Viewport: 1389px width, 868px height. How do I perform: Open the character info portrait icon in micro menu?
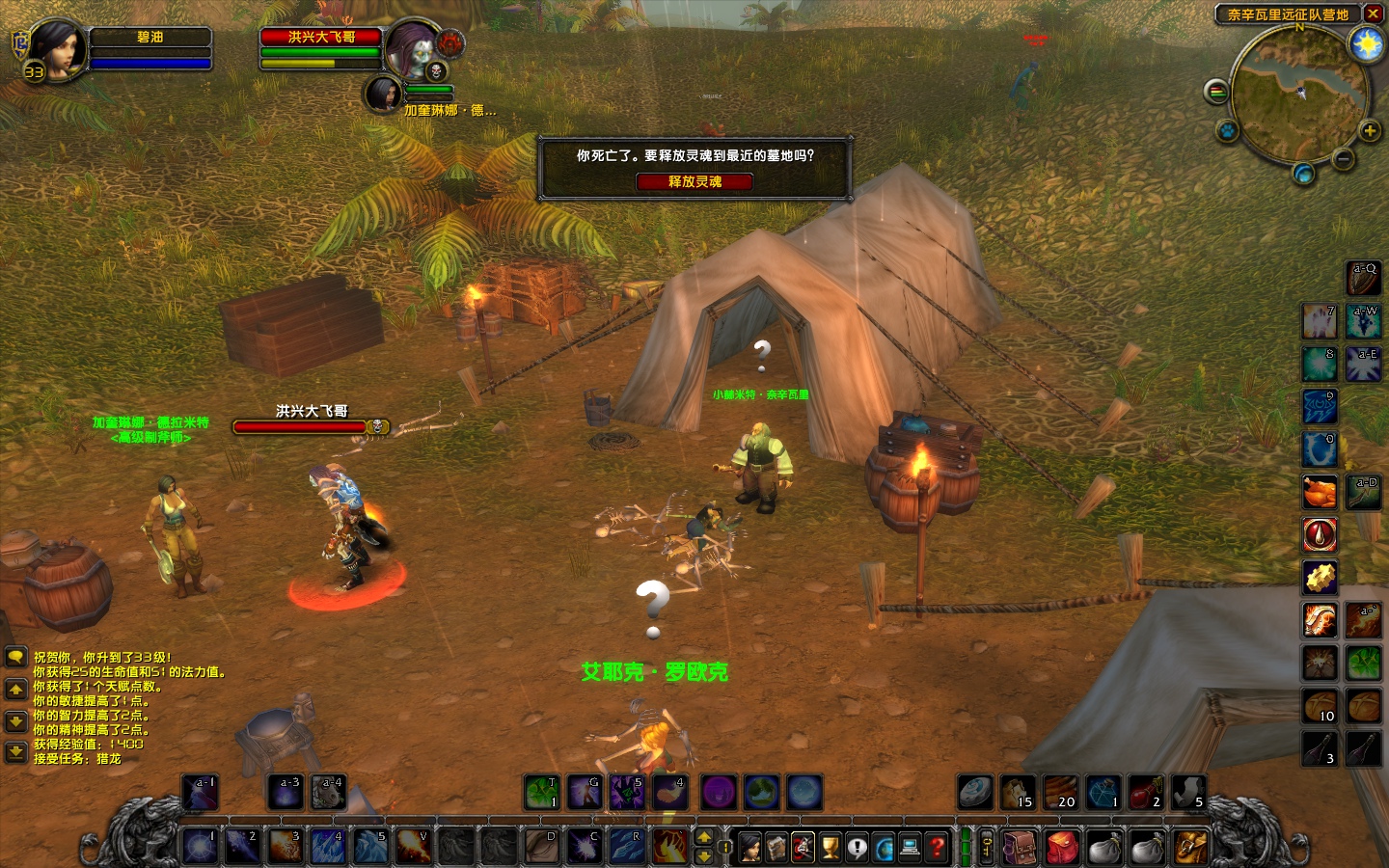click(x=750, y=846)
